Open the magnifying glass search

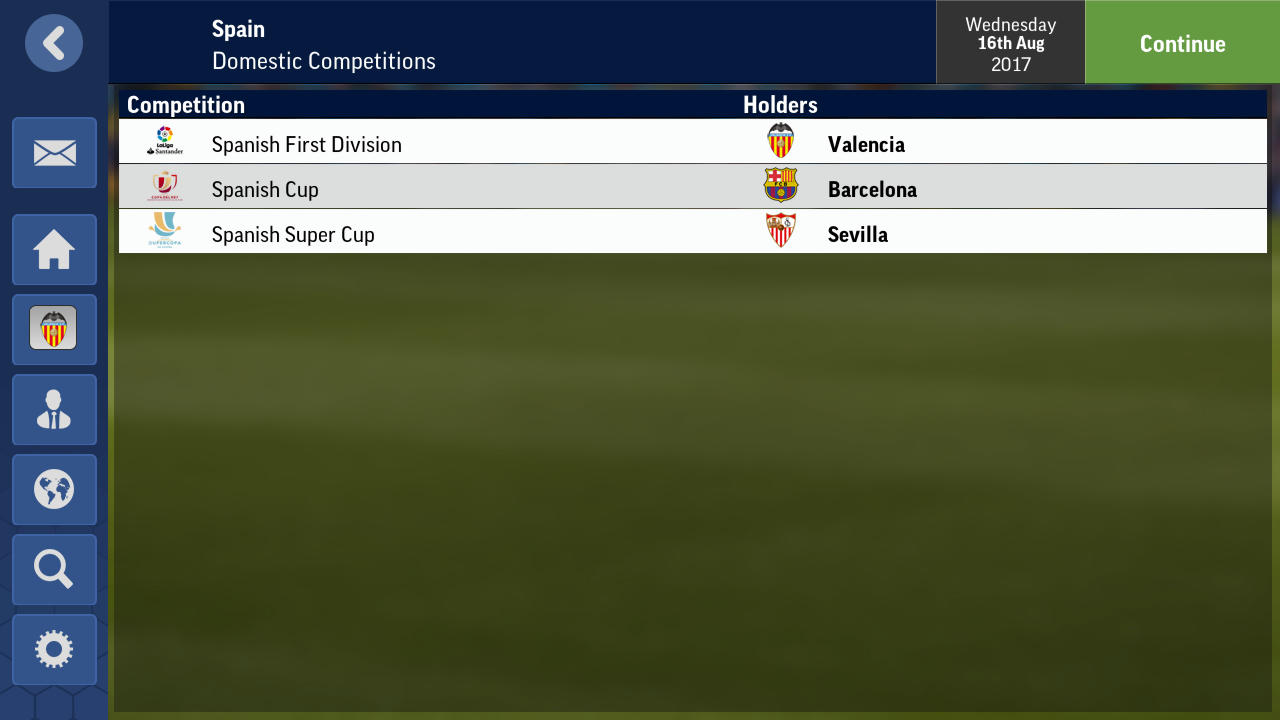click(54, 569)
